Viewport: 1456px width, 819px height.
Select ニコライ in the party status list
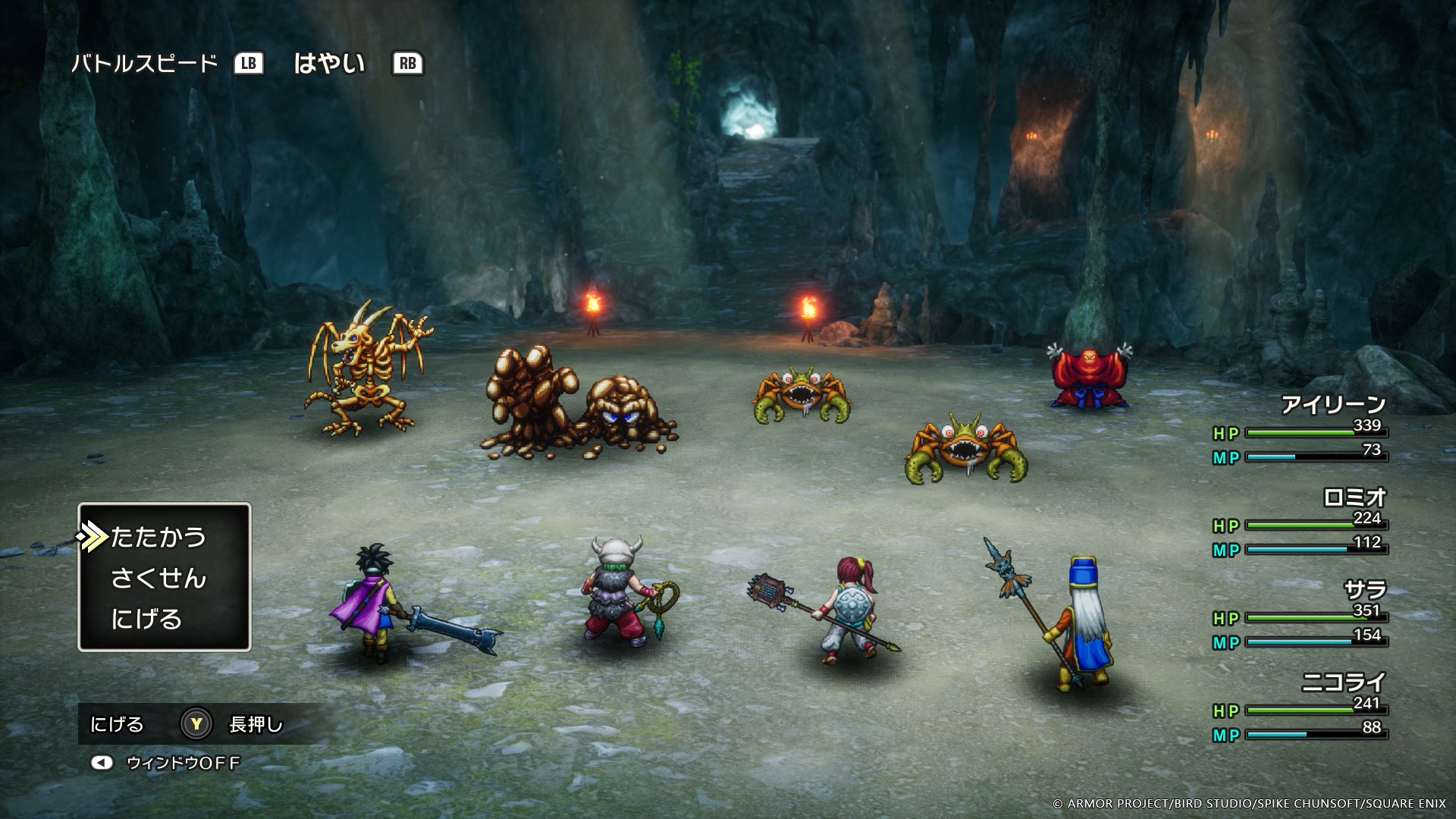pos(1343,682)
